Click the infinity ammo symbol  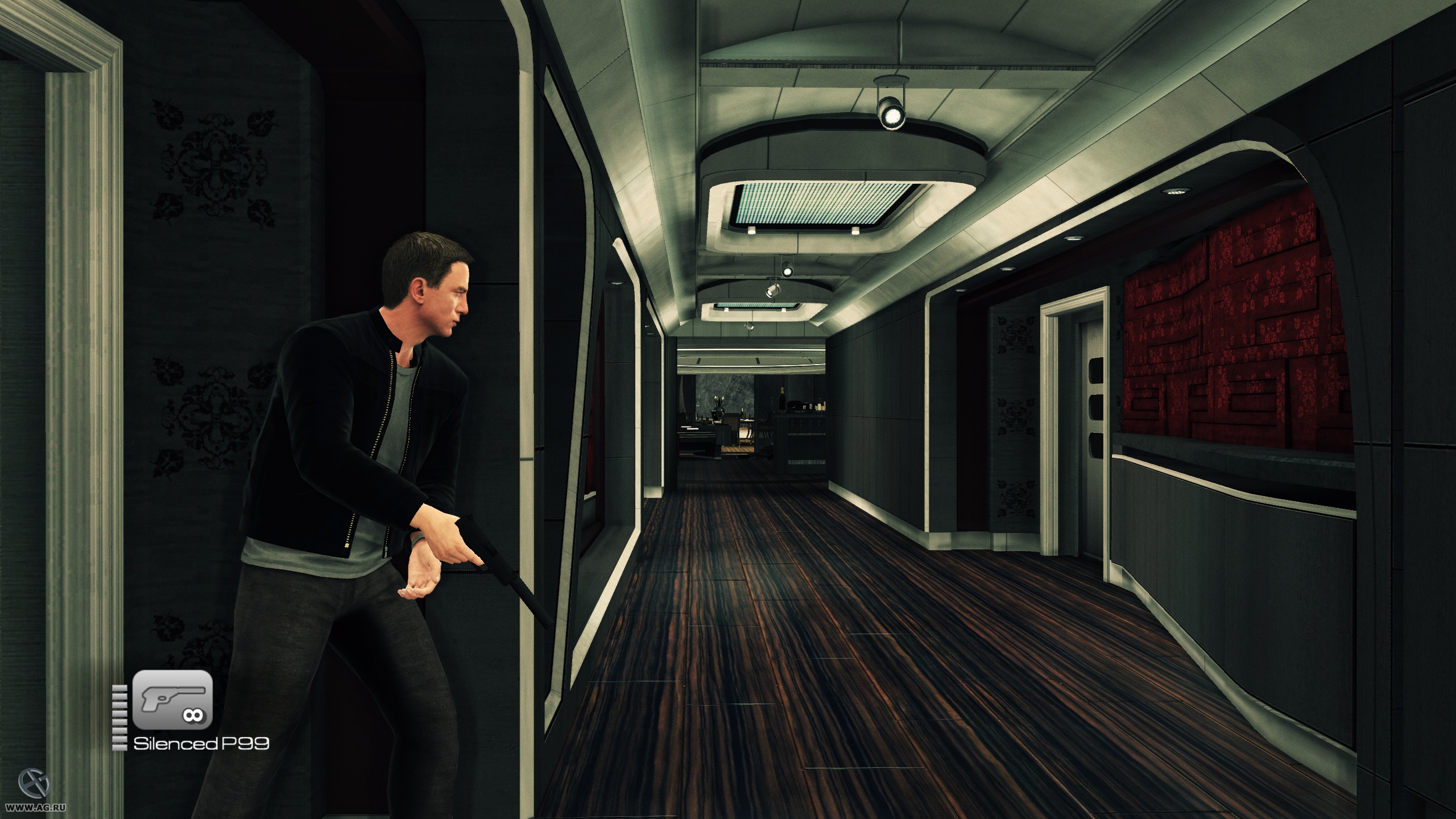[193, 715]
